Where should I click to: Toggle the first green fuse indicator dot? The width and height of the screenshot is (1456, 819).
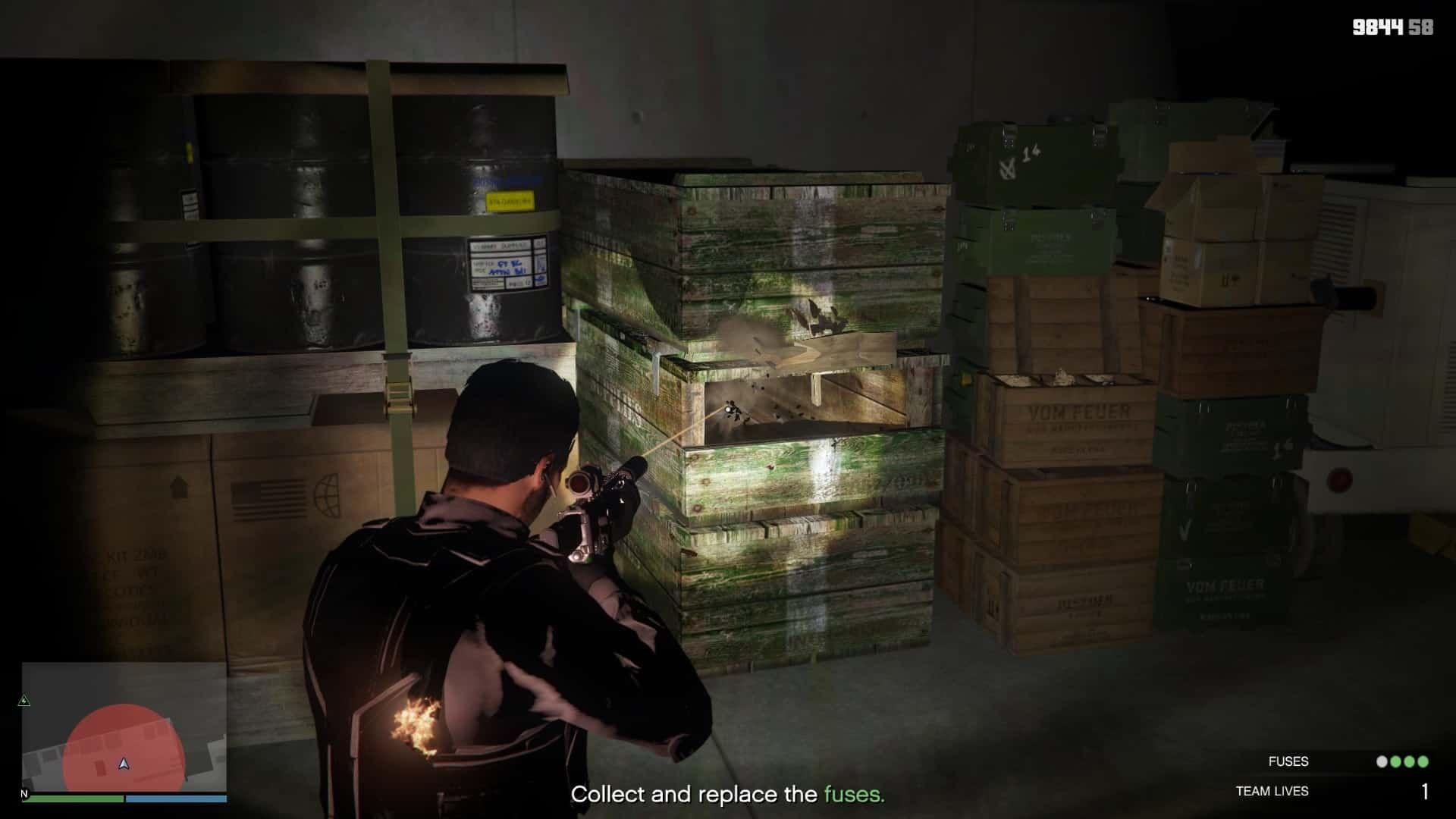click(1397, 761)
